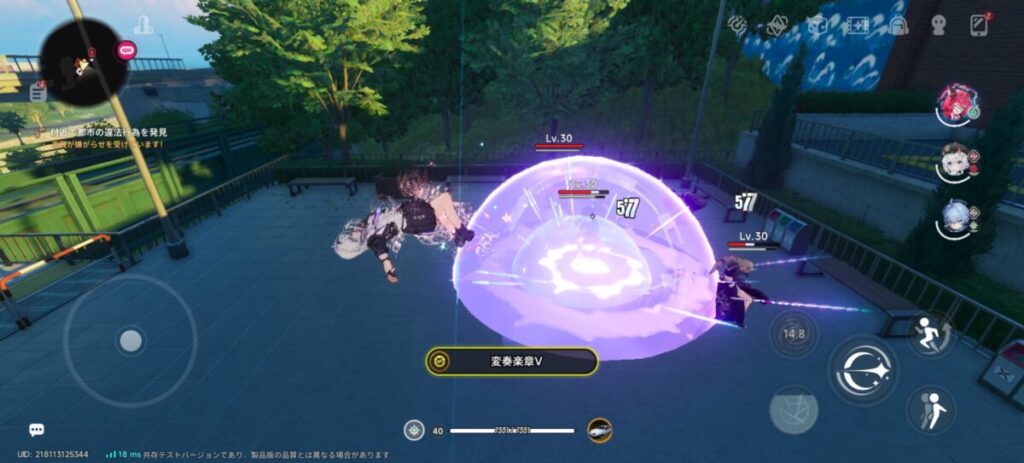Move using the virtual joystick
The image size is (1024, 463).
point(130,341)
